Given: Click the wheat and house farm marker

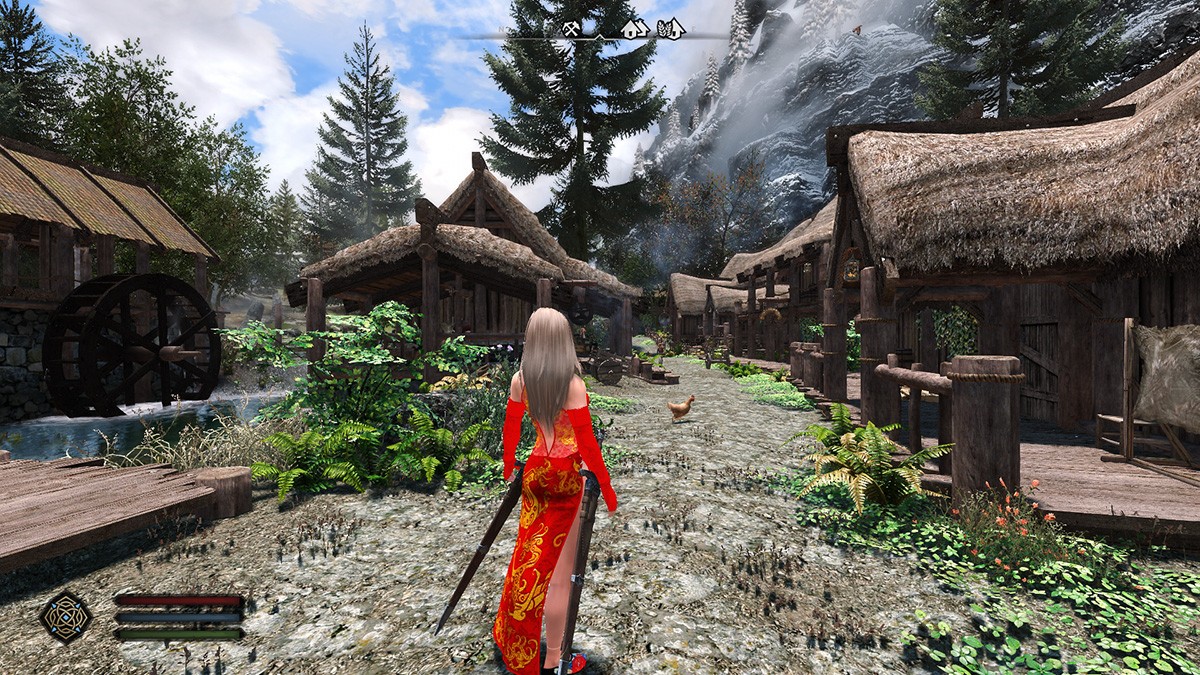Looking at the screenshot, I should coord(670,28).
